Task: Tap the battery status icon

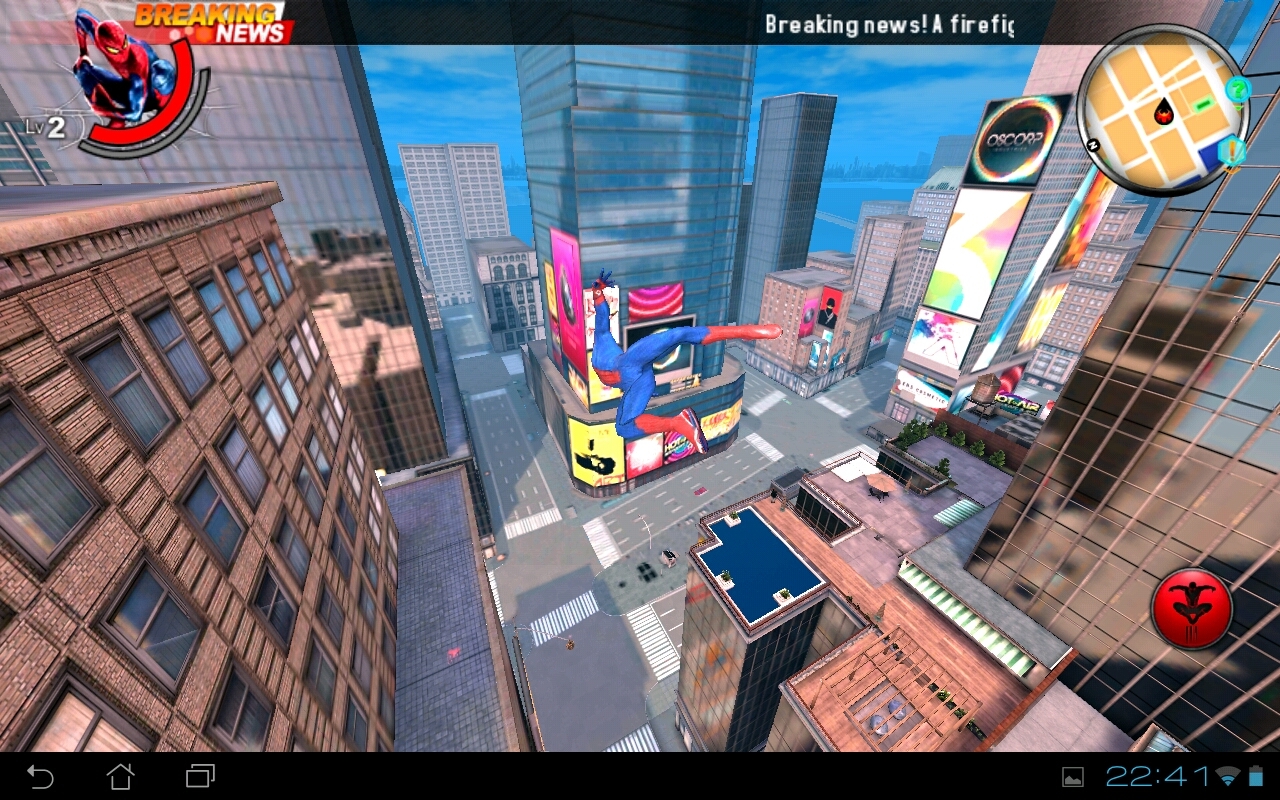Action: click(x=1255, y=778)
